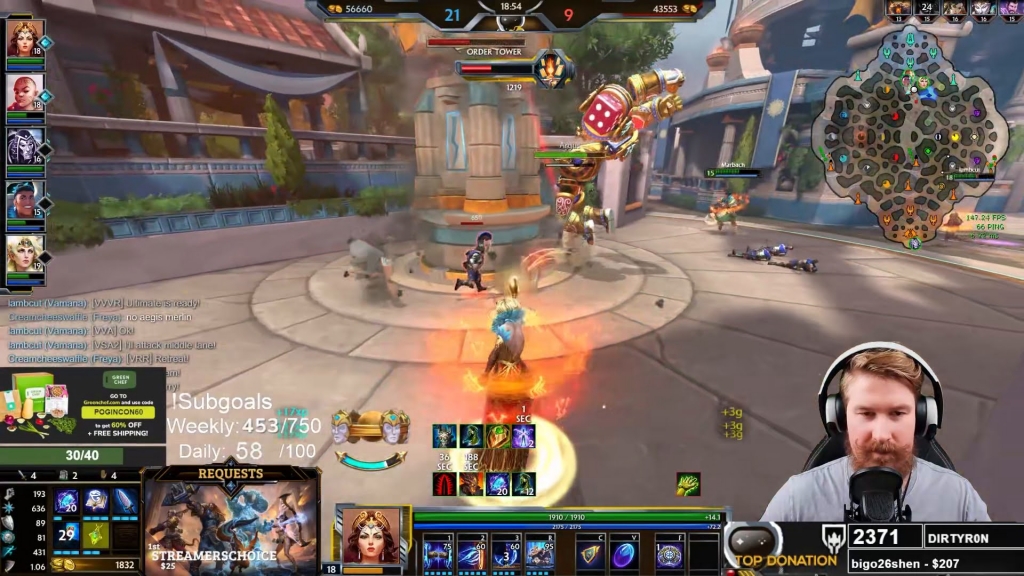This screenshot has height=576, width=1024.
Task: Click the green glove buff icon
Action: point(687,484)
